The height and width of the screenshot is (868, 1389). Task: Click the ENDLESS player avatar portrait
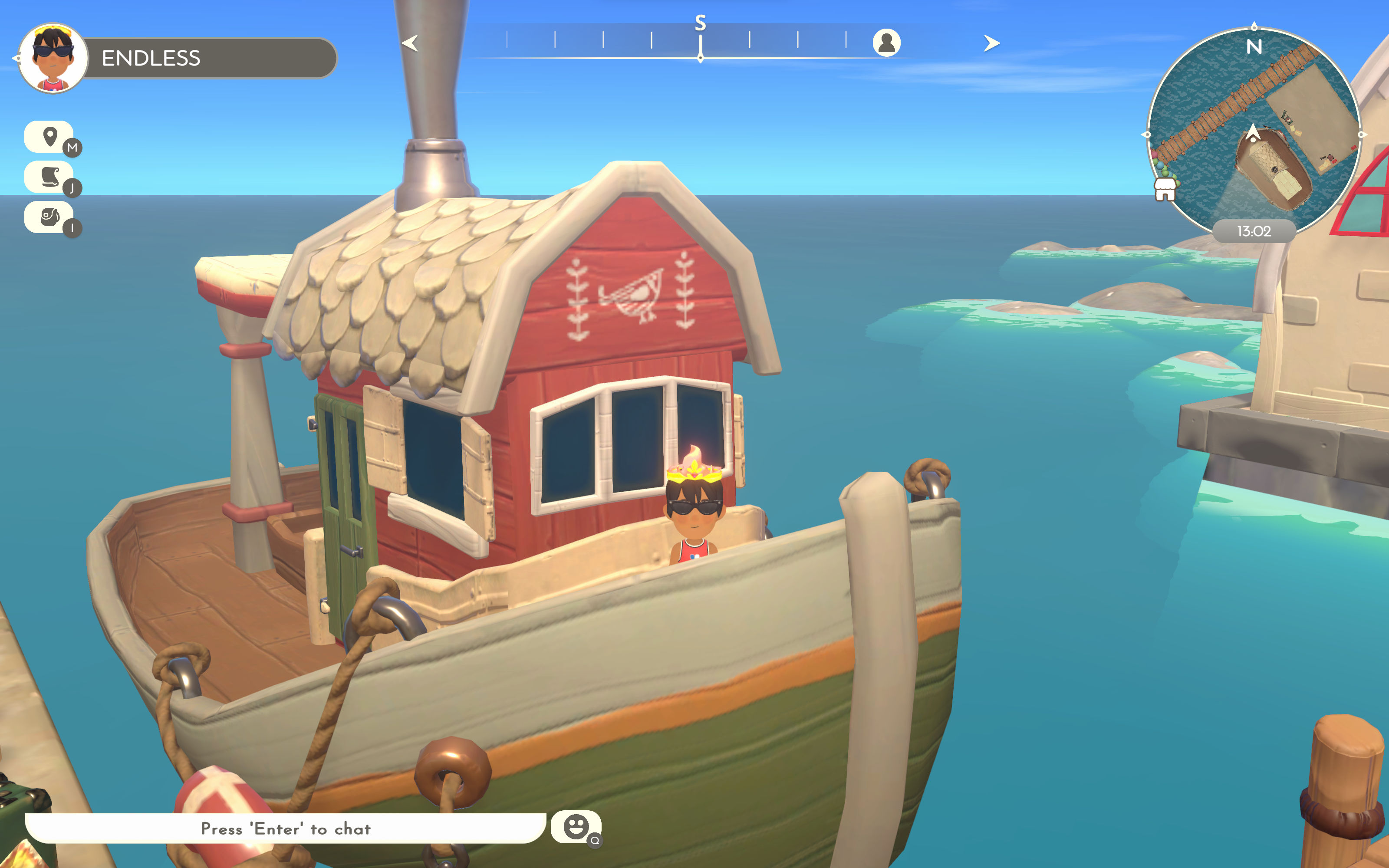click(x=53, y=58)
